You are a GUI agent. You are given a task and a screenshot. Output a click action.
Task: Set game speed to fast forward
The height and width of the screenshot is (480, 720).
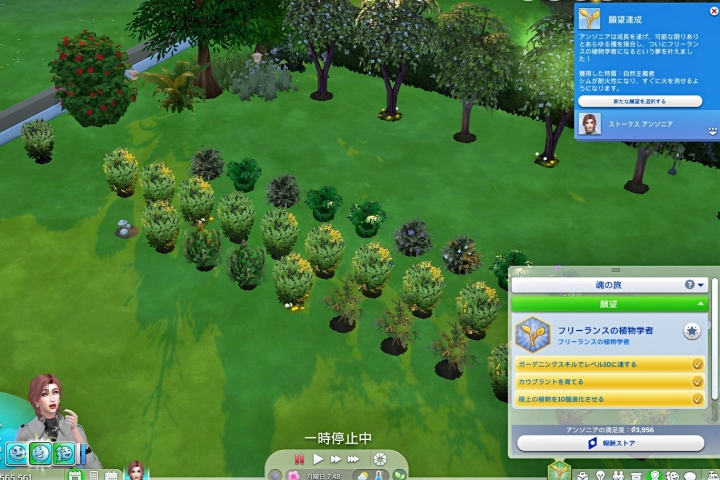click(x=336, y=458)
